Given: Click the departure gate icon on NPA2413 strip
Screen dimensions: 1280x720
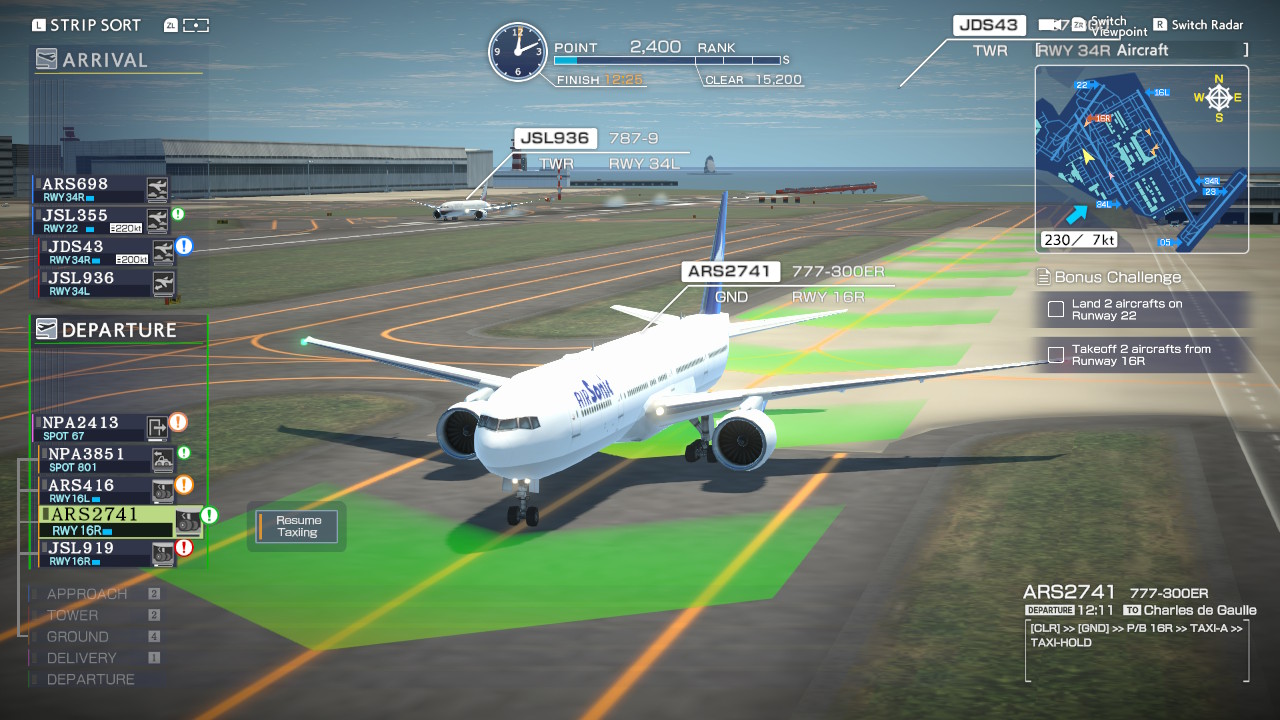Looking at the screenshot, I should click(x=156, y=427).
